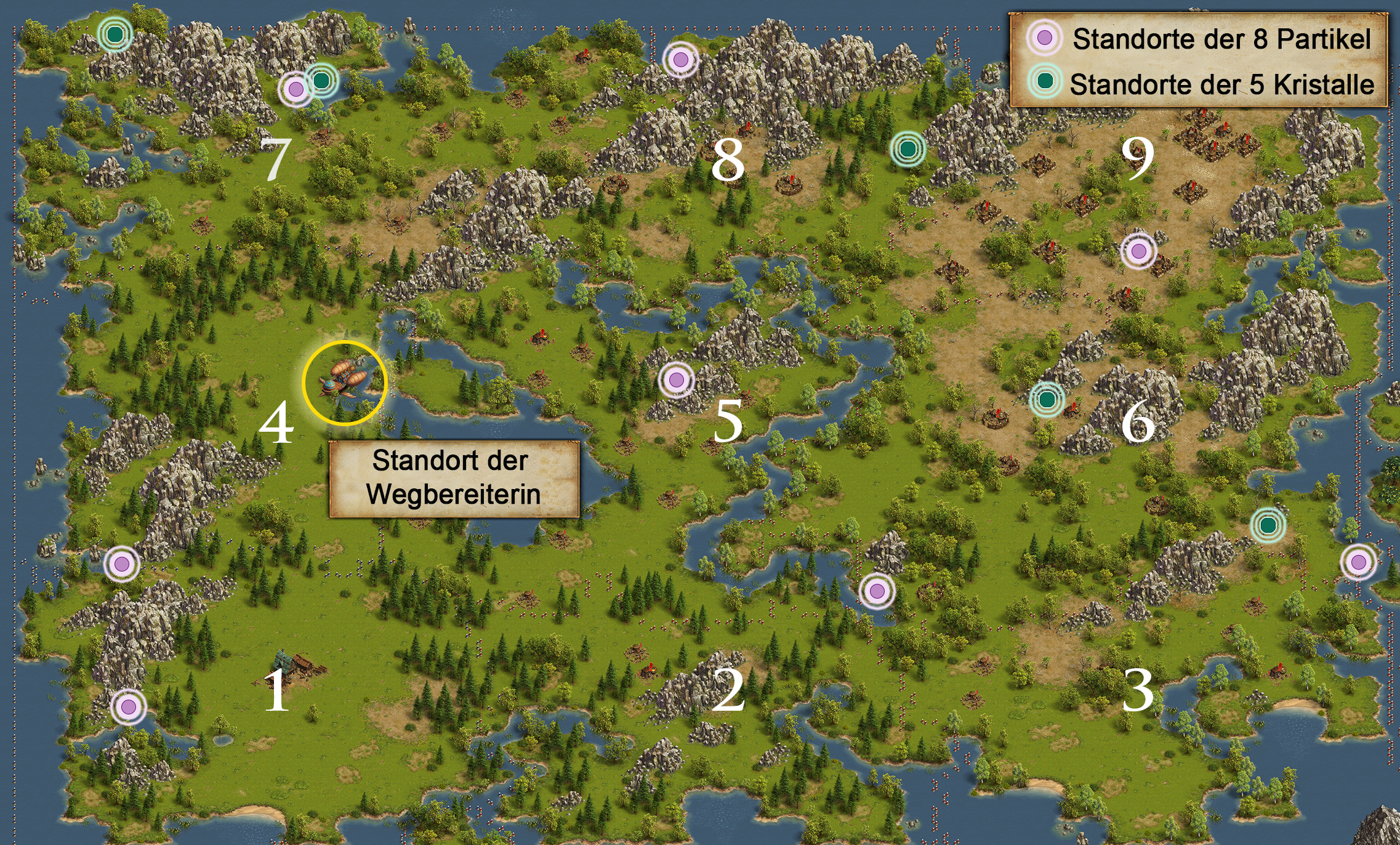Select the particle marker on the west coast below number 4
This screenshot has height=845, width=1400.
click(x=121, y=563)
